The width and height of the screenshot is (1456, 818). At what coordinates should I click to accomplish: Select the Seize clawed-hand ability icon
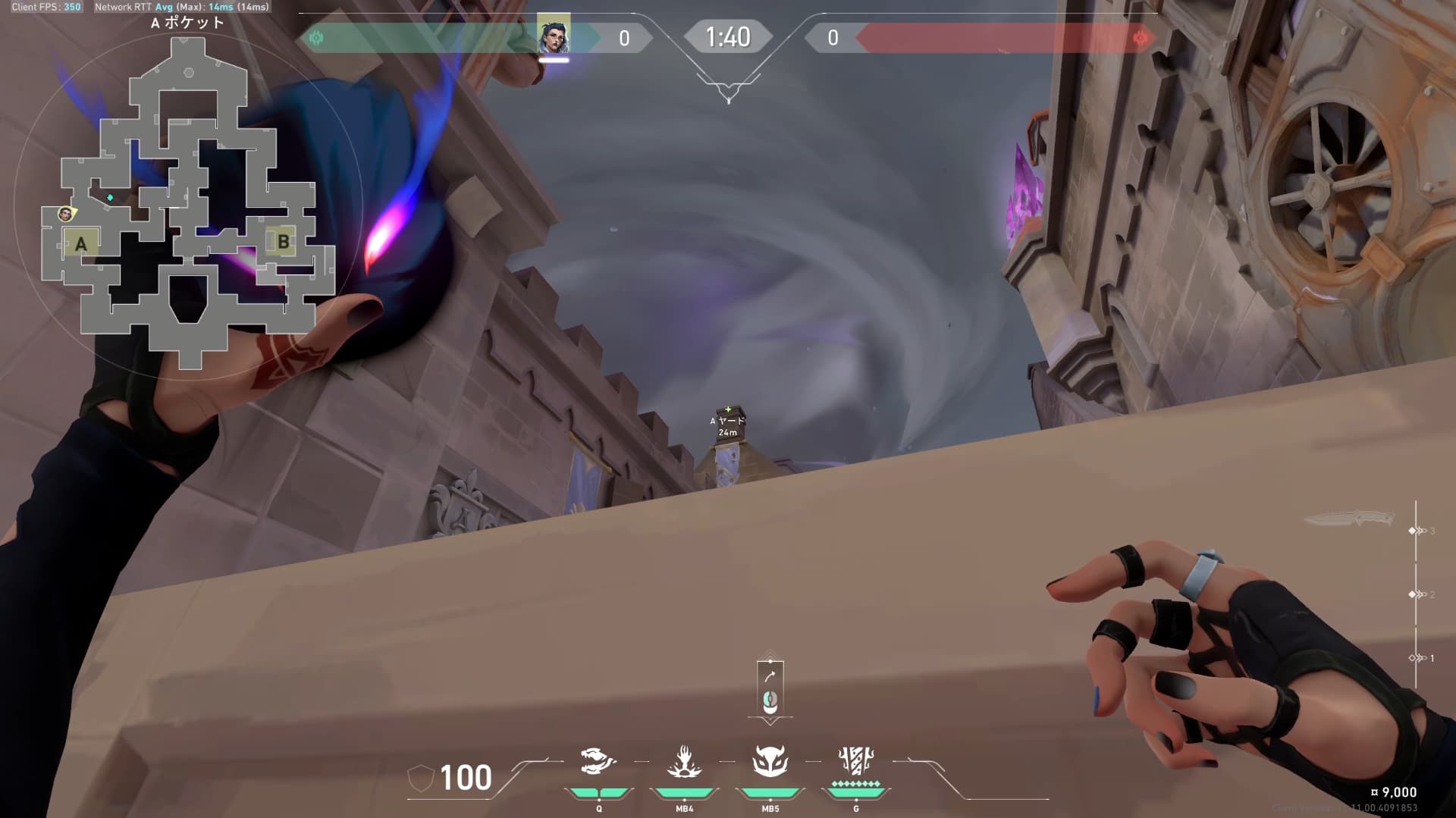(x=684, y=761)
